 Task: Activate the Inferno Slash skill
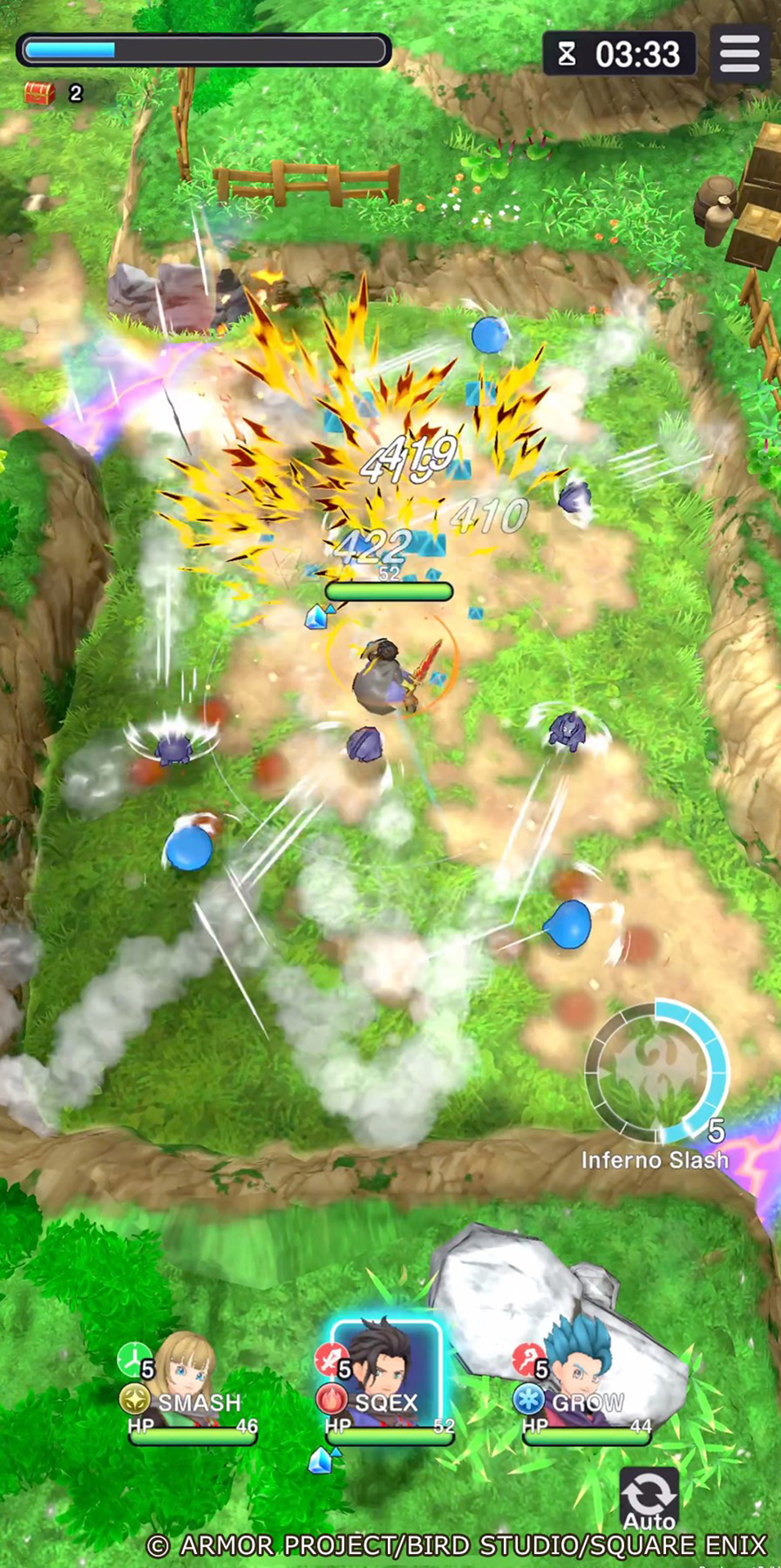click(657, 1071)
